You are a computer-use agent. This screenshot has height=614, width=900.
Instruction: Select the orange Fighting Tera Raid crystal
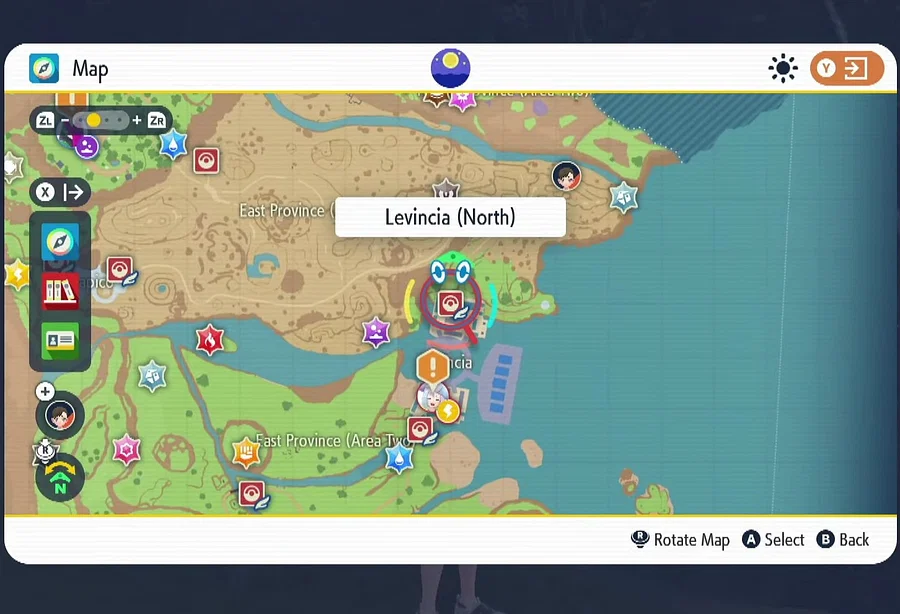(x=245, y=453)
